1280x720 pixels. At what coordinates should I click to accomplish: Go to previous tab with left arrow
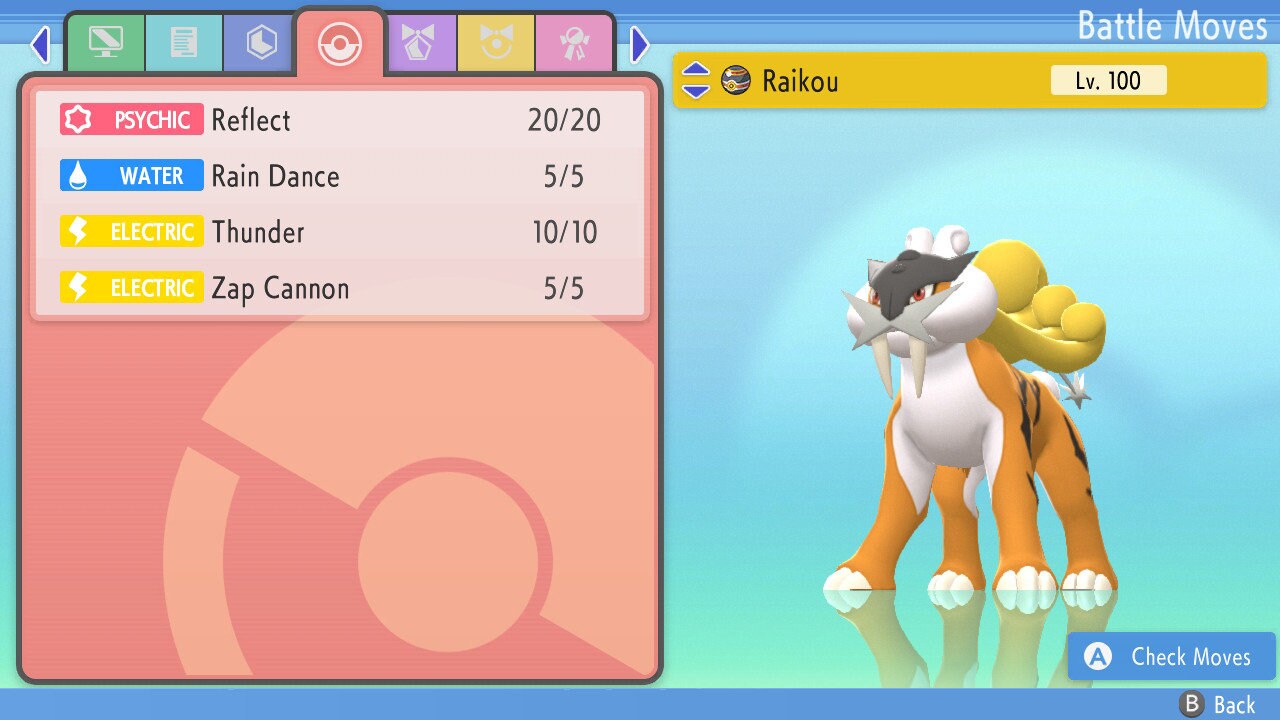click(x=40, y=44)
